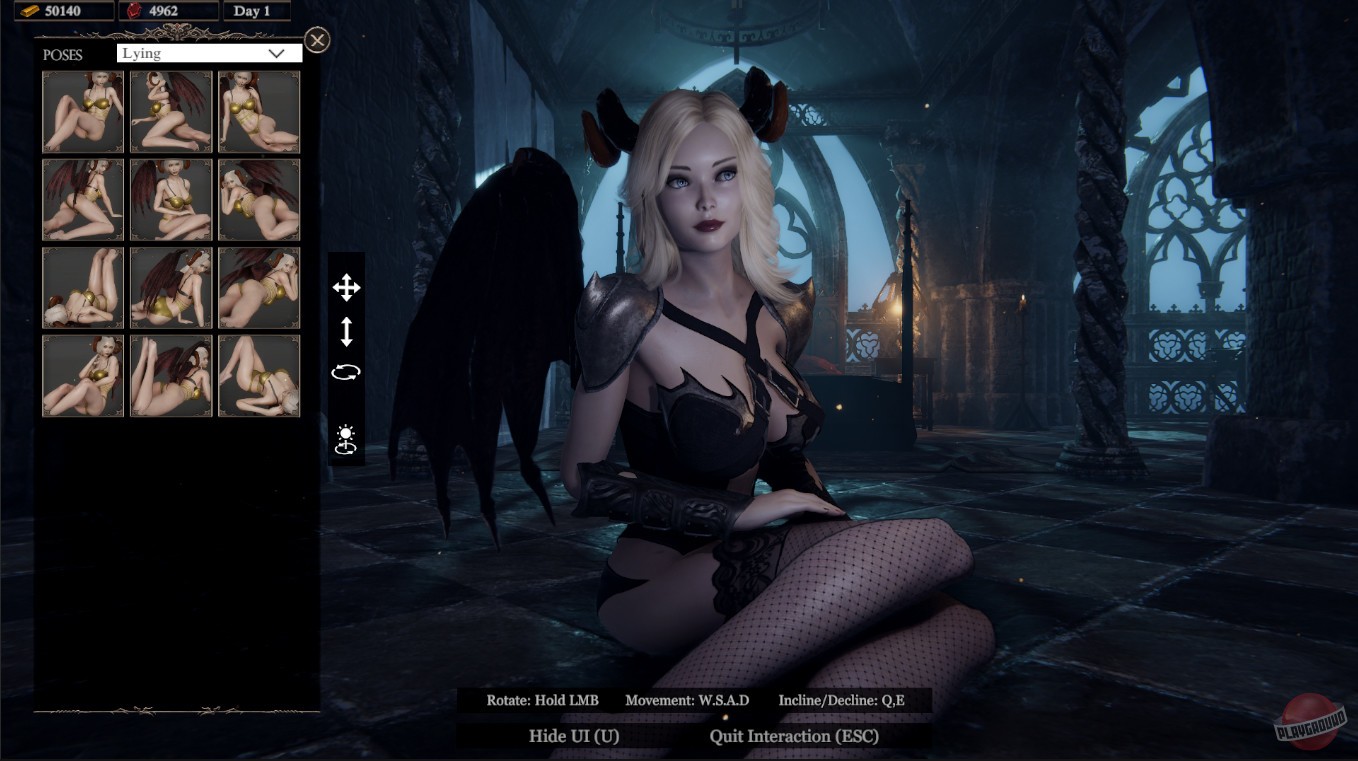Click the Day 1 indicator
Image resolution: width=1358 pixels, height=761 pixels.
[x=256, y=11]
